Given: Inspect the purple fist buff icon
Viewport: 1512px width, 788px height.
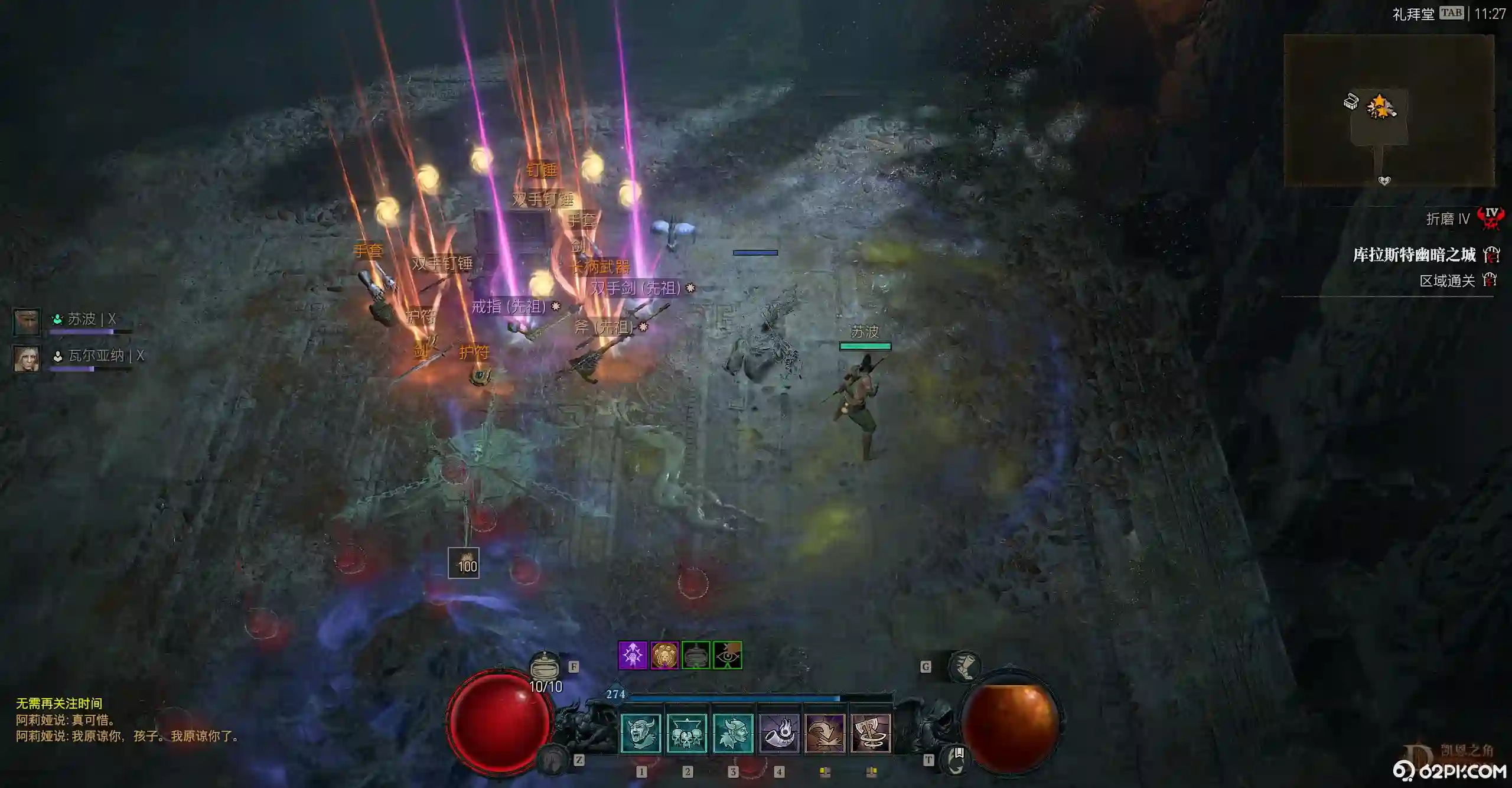Looking at the screenshot, I should coord(633,655).
